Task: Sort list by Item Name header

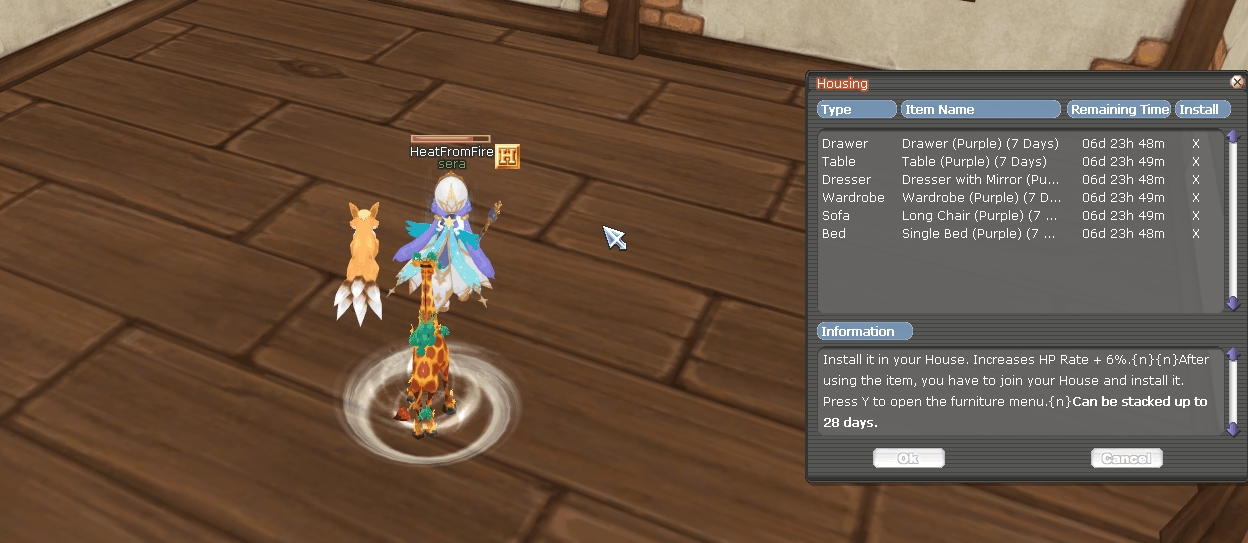Action: [980, 109]
